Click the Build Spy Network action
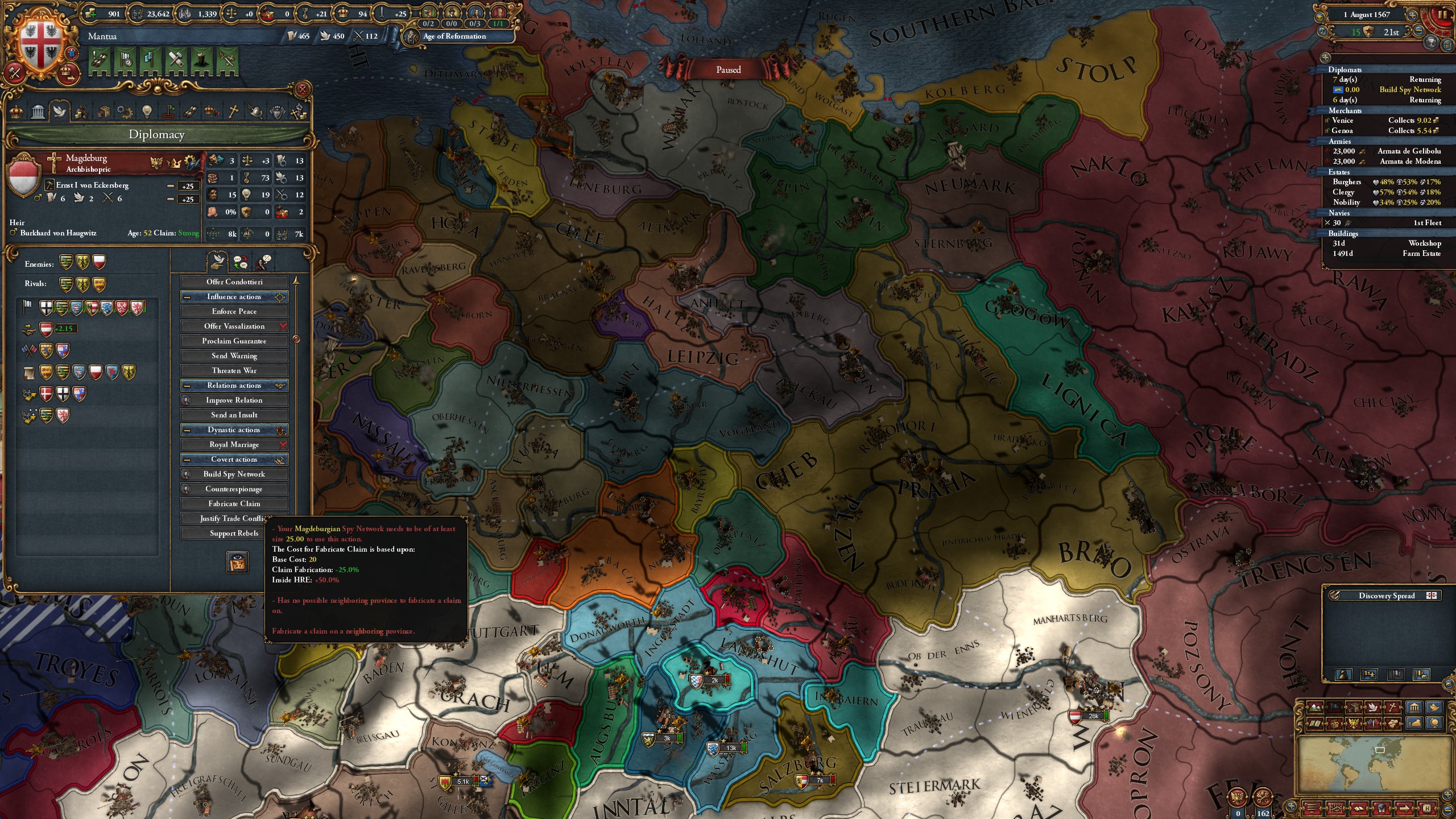Image resolution: width=1456 pixels, height=819 pixels. click(234, 474)
